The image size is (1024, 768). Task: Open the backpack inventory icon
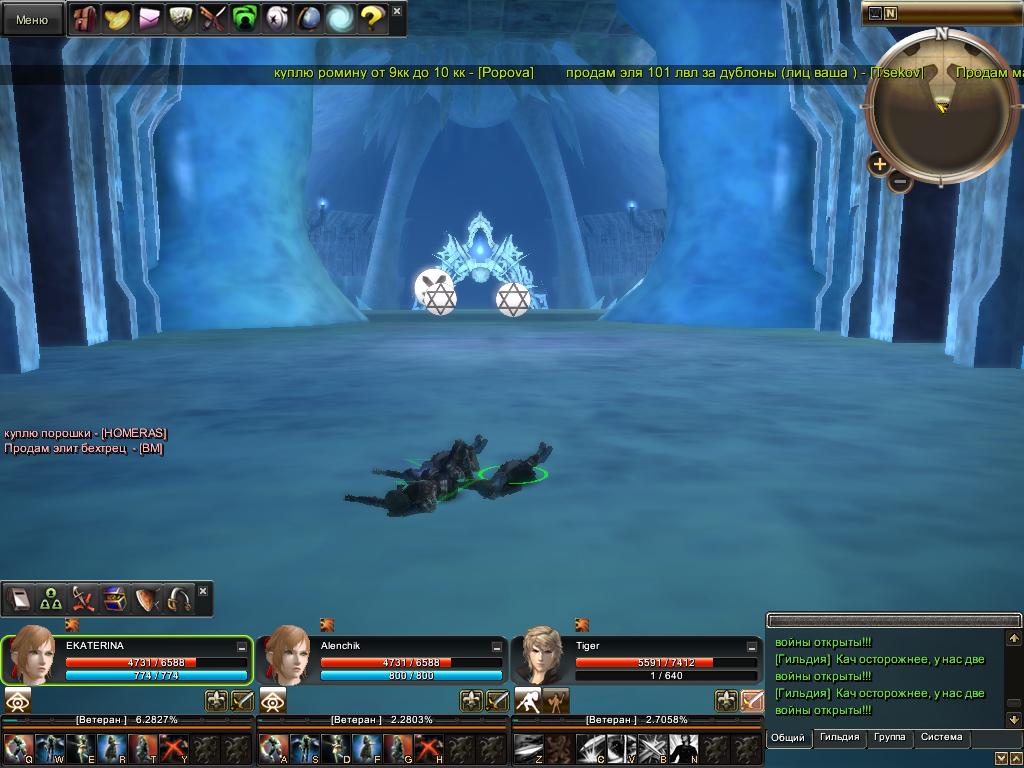coord(86,19)
